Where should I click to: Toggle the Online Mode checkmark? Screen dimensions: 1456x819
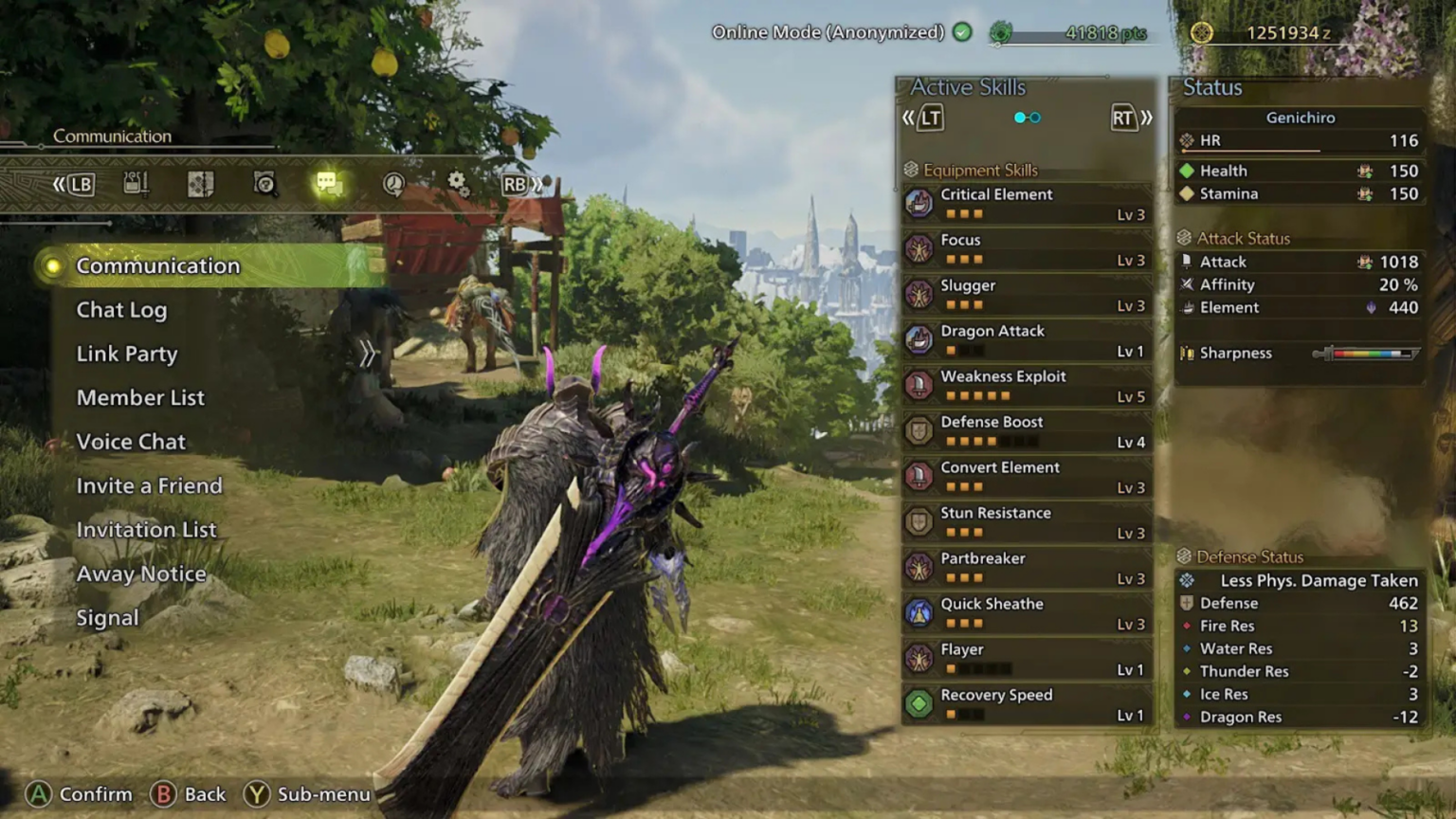click(x=961, y=31)
